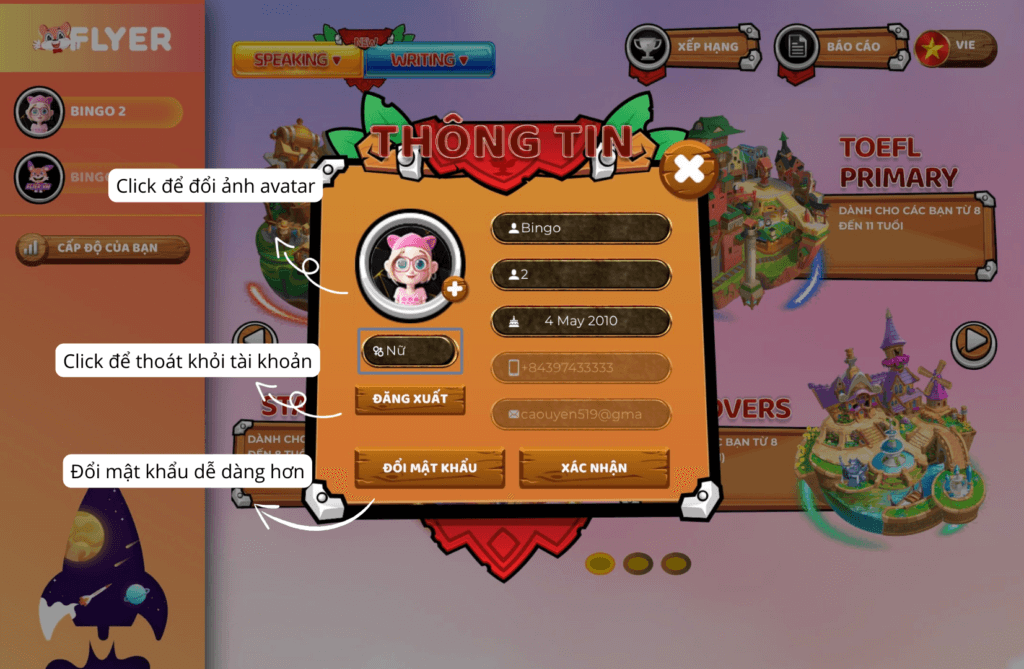
Task: Open the Speaking dropdown
Action: tap(297, 60)
